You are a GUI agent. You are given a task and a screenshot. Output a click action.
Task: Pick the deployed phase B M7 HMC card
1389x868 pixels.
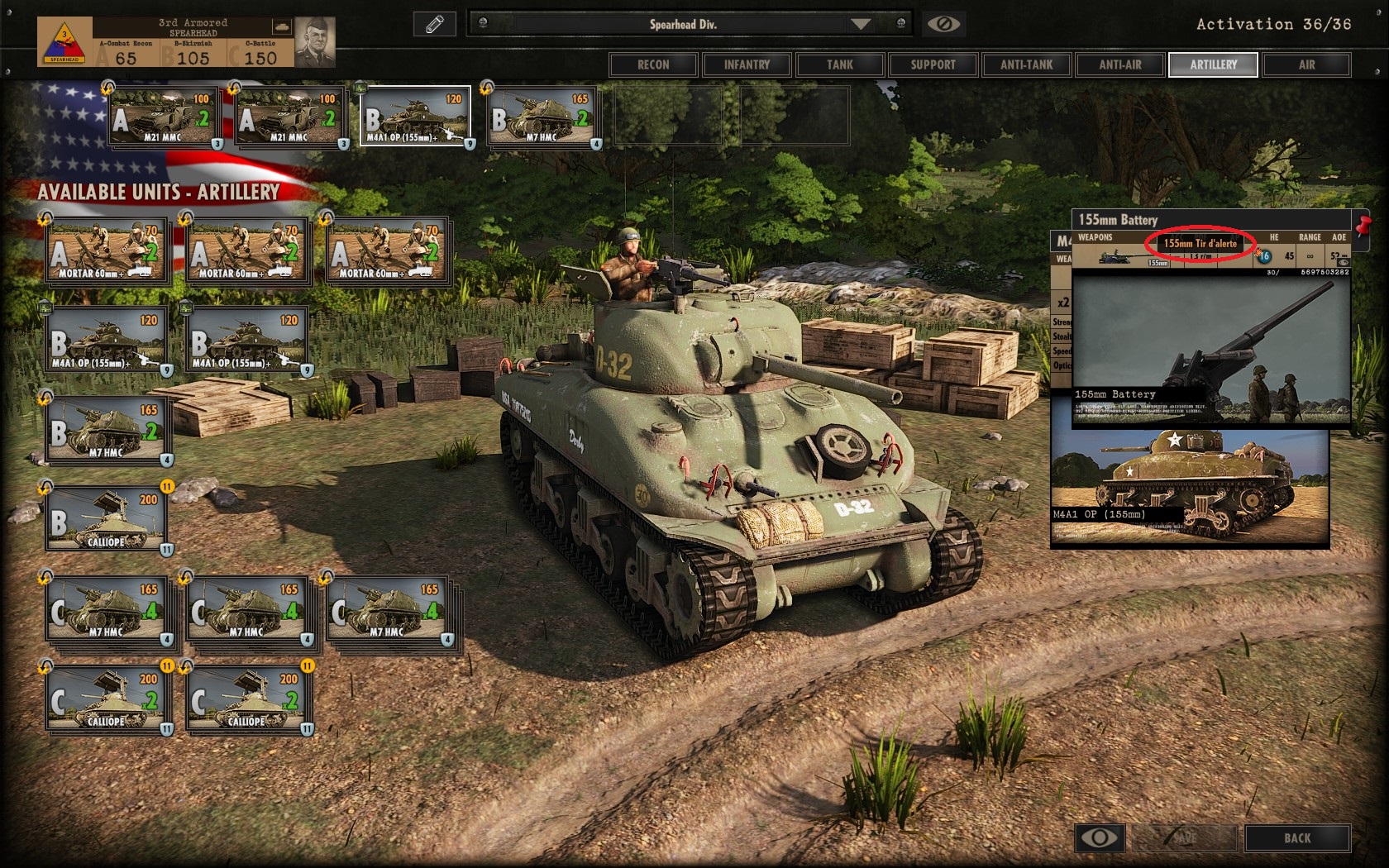[542, 117]
